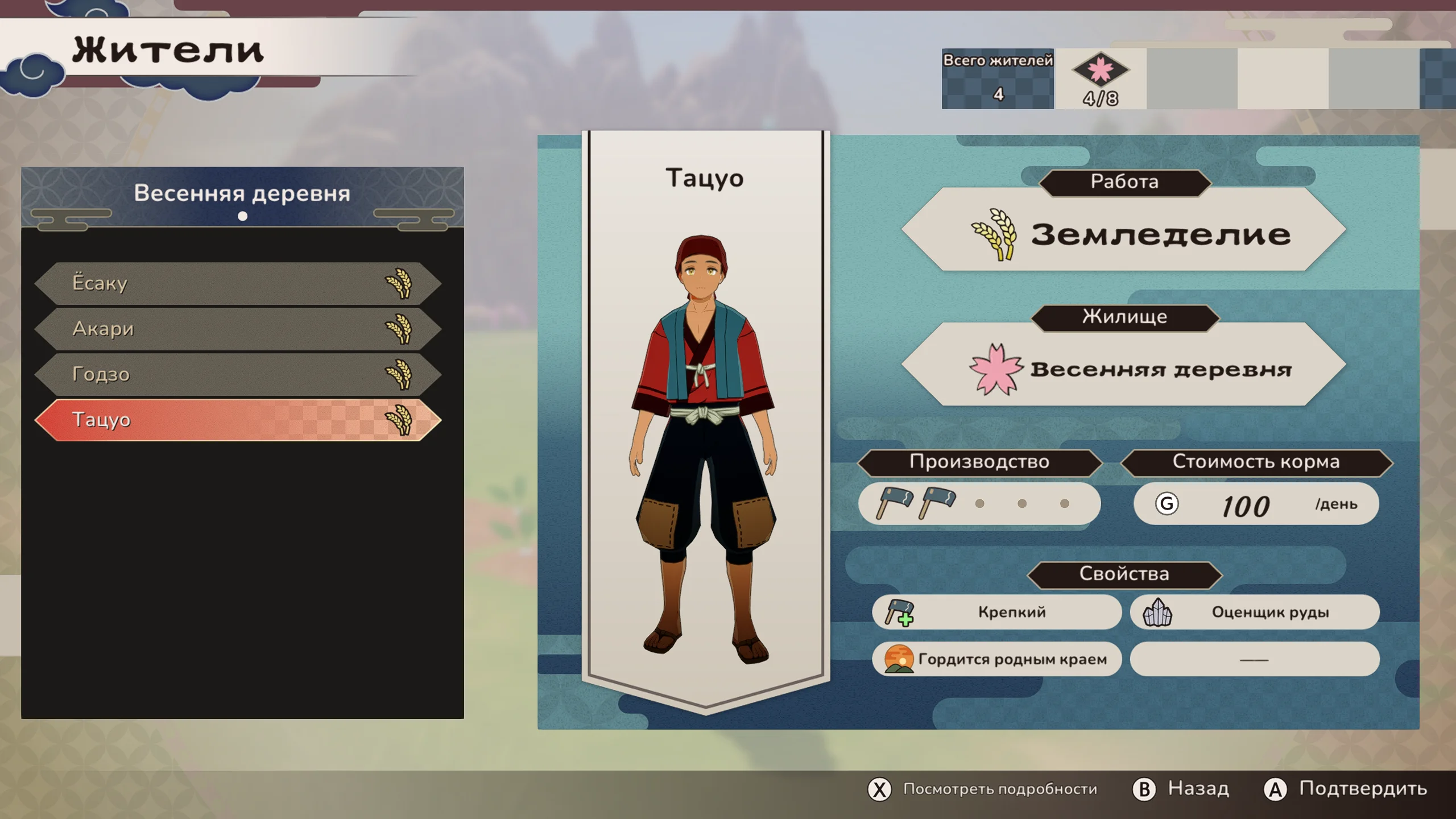1456x819 pixels.
Task: Select the pink sakura village counter
Action: coord(1100,79)
